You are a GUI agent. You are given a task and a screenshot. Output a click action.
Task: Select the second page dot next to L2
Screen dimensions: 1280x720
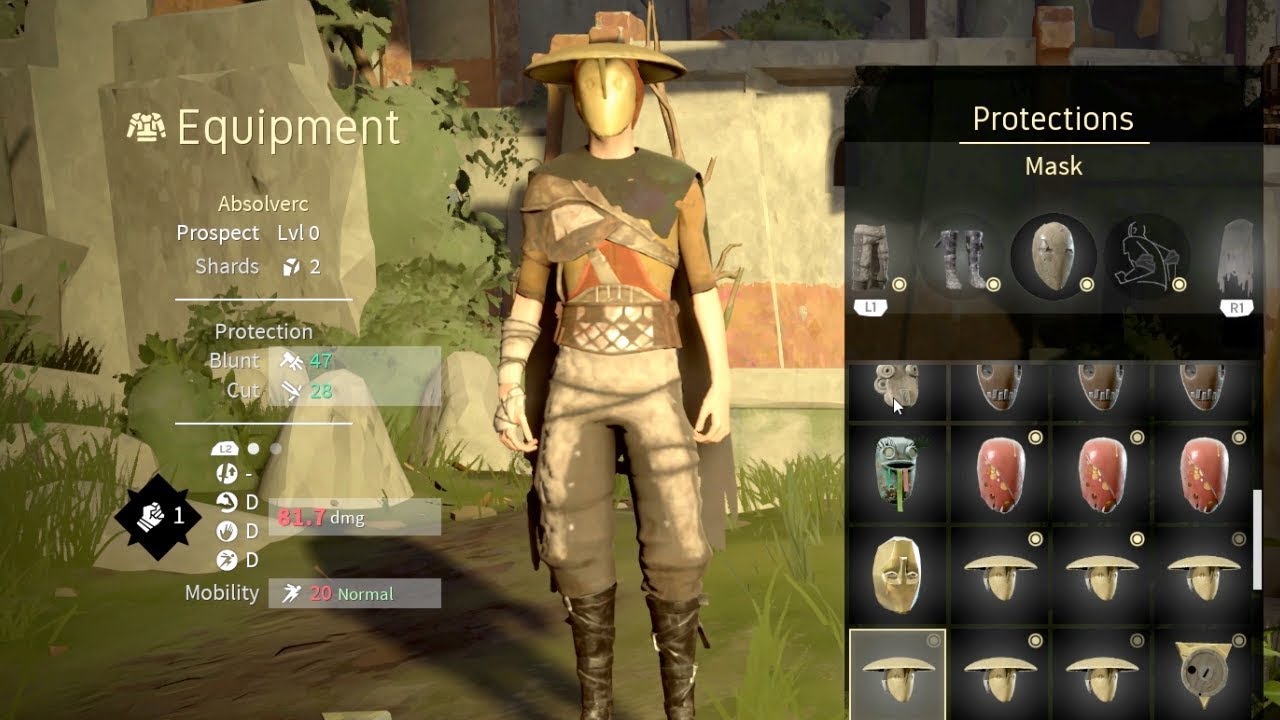[x=276, y=448]
